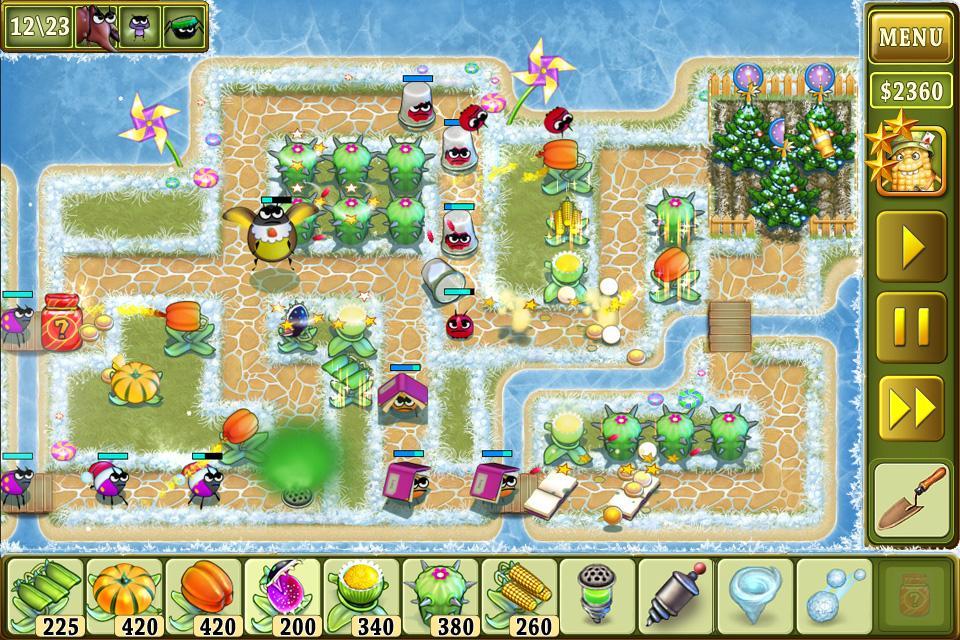Open the MENU button
The height and width of the screenshot is (640, 960).
910,38
